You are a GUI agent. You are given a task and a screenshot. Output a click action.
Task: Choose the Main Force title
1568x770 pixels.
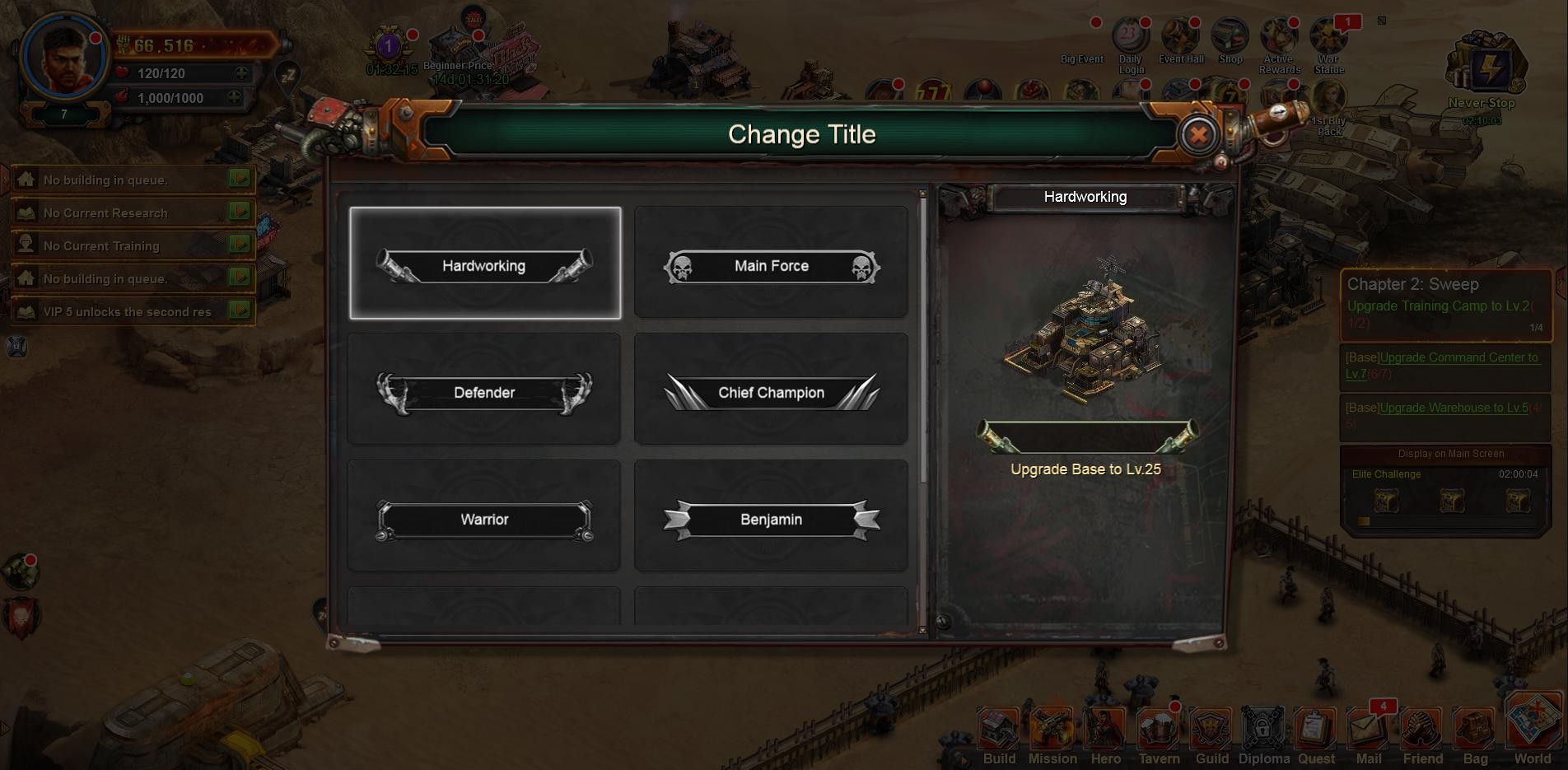(x=771, y=264)
